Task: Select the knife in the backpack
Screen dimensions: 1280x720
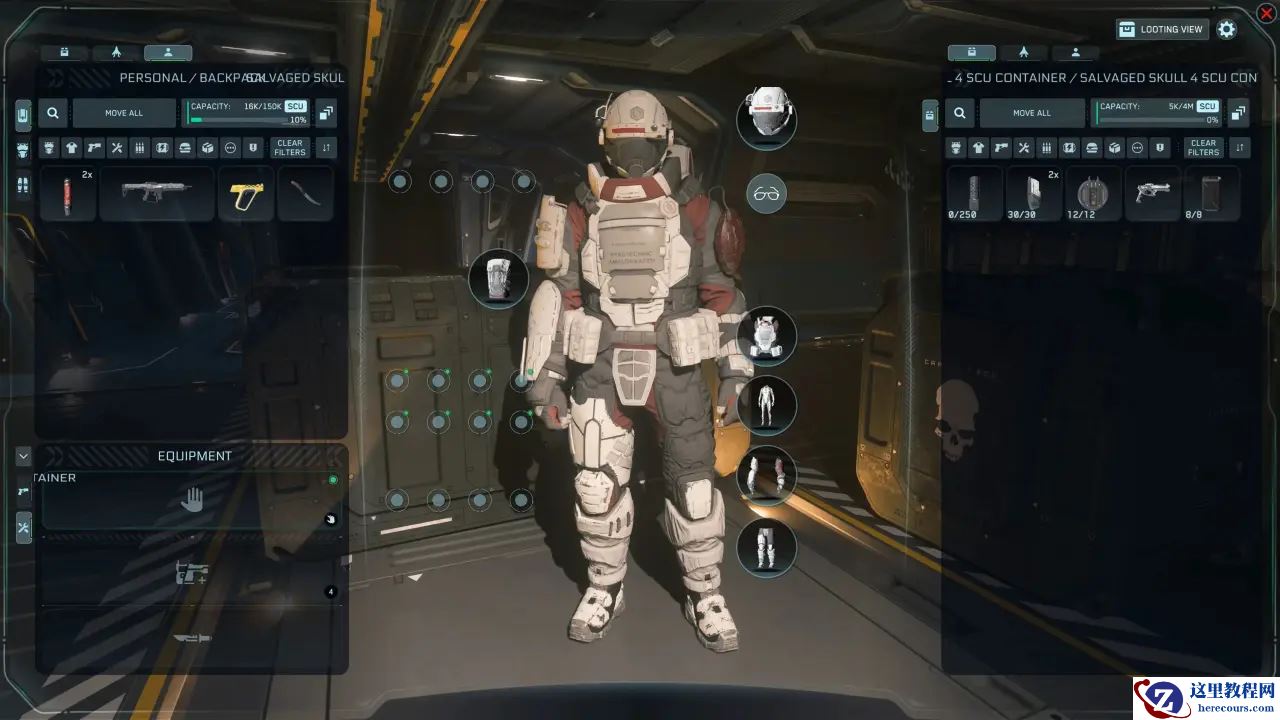Action: (x=305, y=194)
